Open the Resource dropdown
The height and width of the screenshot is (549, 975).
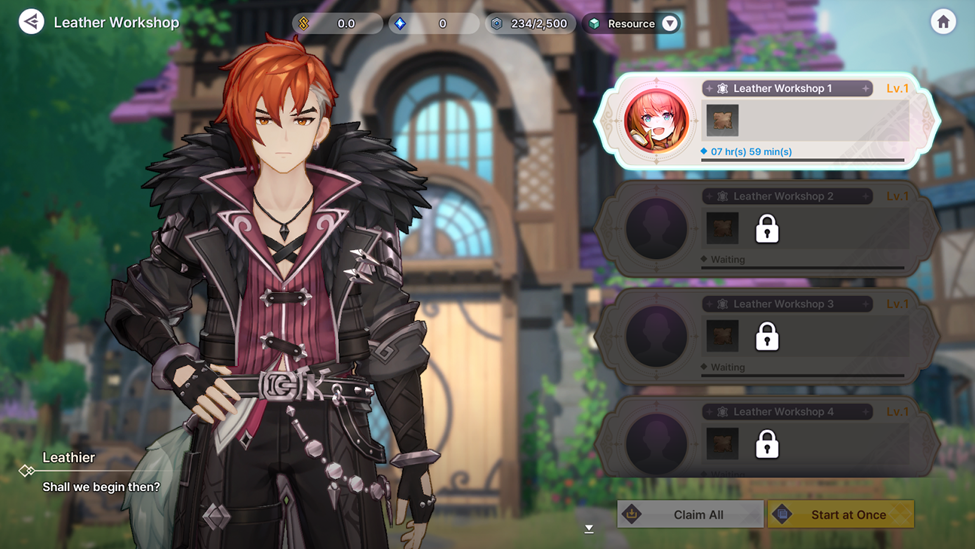point(670,23)
